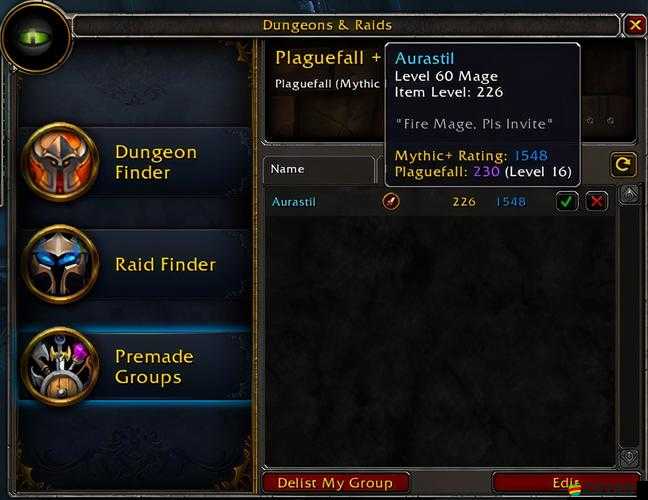Accept applicant Aurastil with the green checkmark

tap(567, 202)
